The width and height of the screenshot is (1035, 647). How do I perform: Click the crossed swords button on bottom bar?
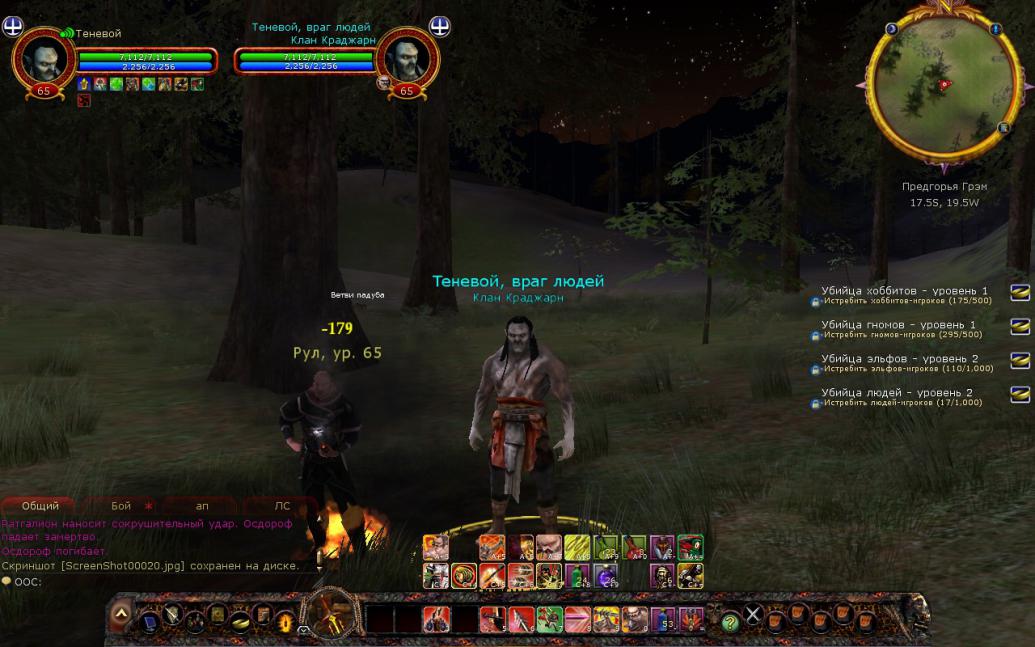[754, 615]
